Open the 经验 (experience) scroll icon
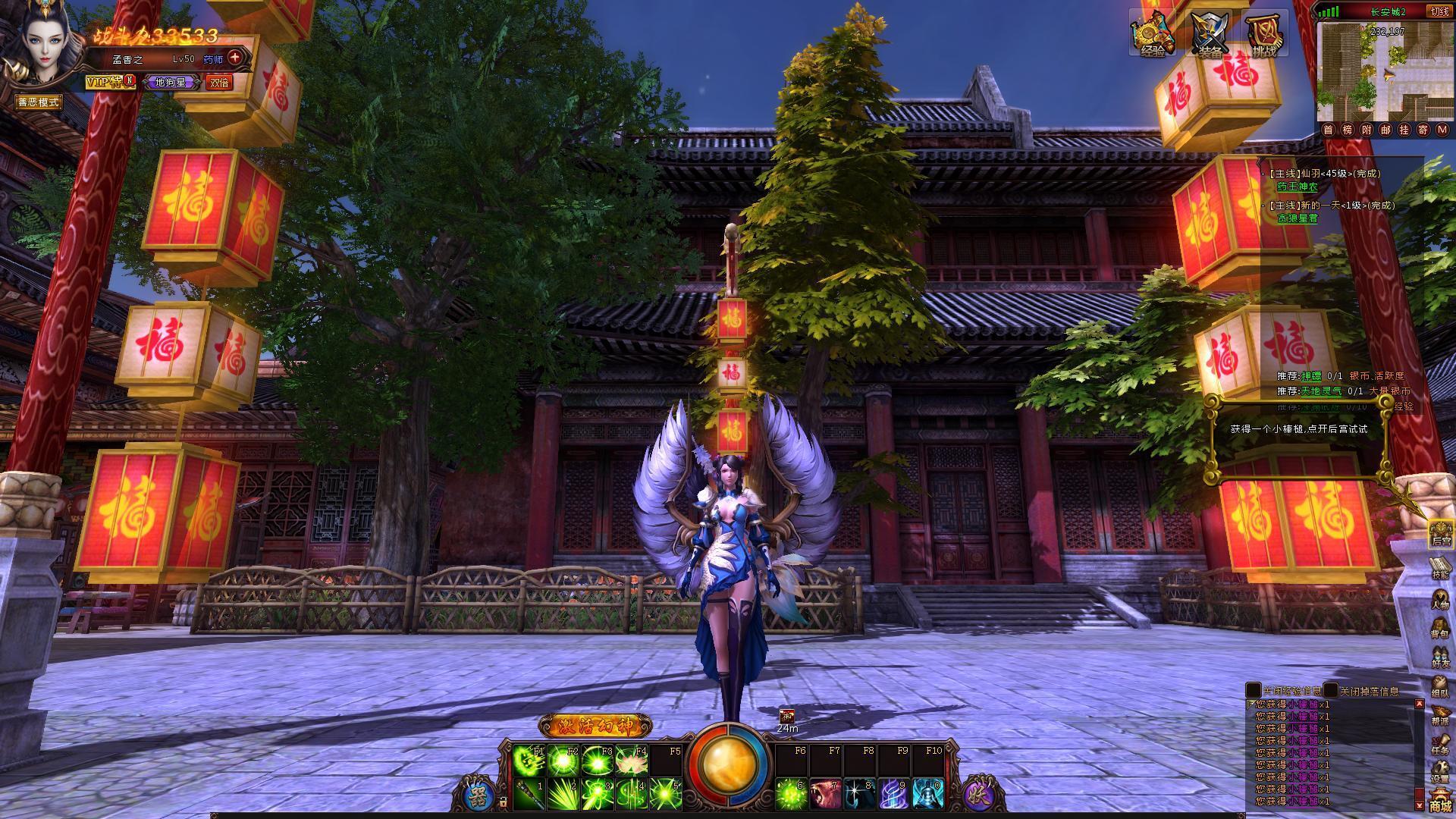Image resolution: width=1456 pixels, height=819 pixels. click(1153, 34)
